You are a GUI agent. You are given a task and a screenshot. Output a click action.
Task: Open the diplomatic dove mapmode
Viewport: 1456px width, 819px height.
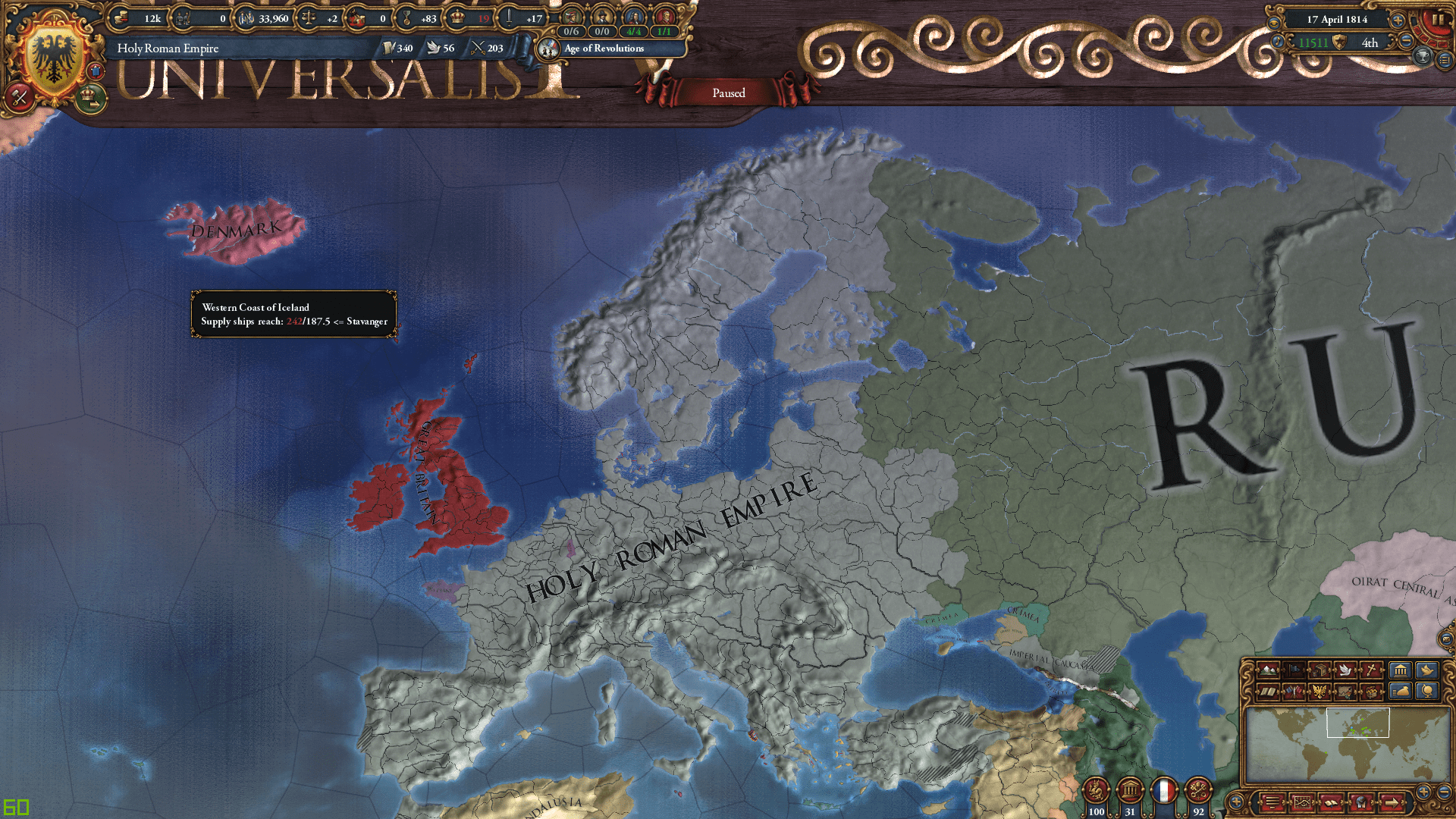point(1345,670)
